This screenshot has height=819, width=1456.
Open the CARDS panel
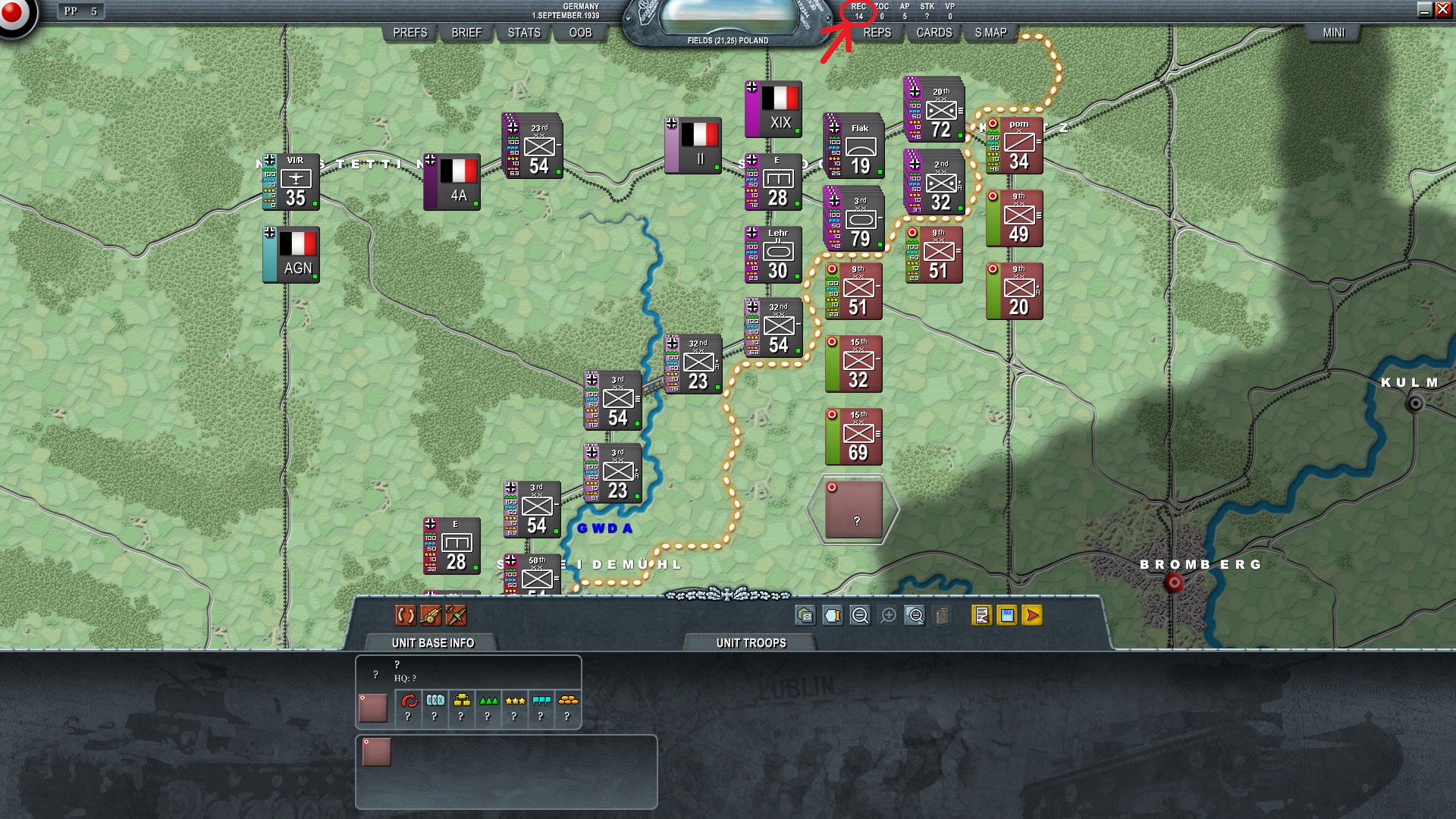coord(932,33)
